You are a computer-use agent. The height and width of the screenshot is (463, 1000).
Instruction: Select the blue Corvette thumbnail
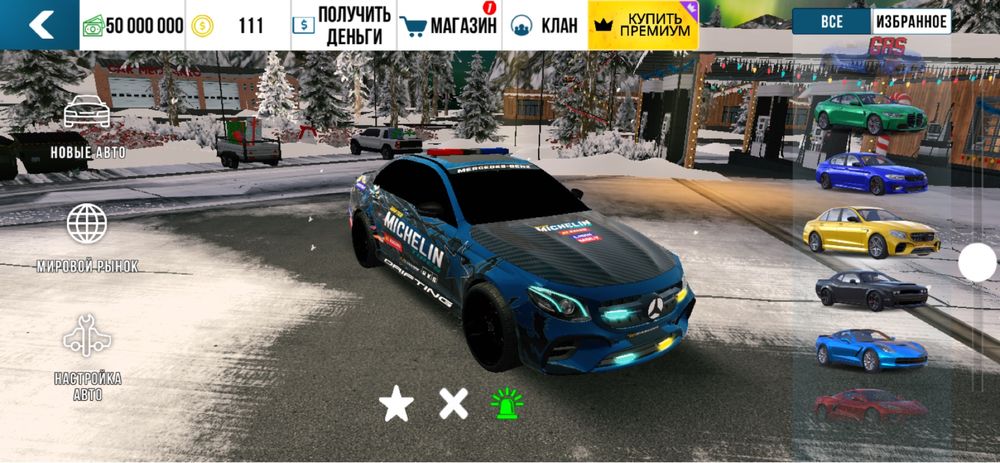click(870, 348)
